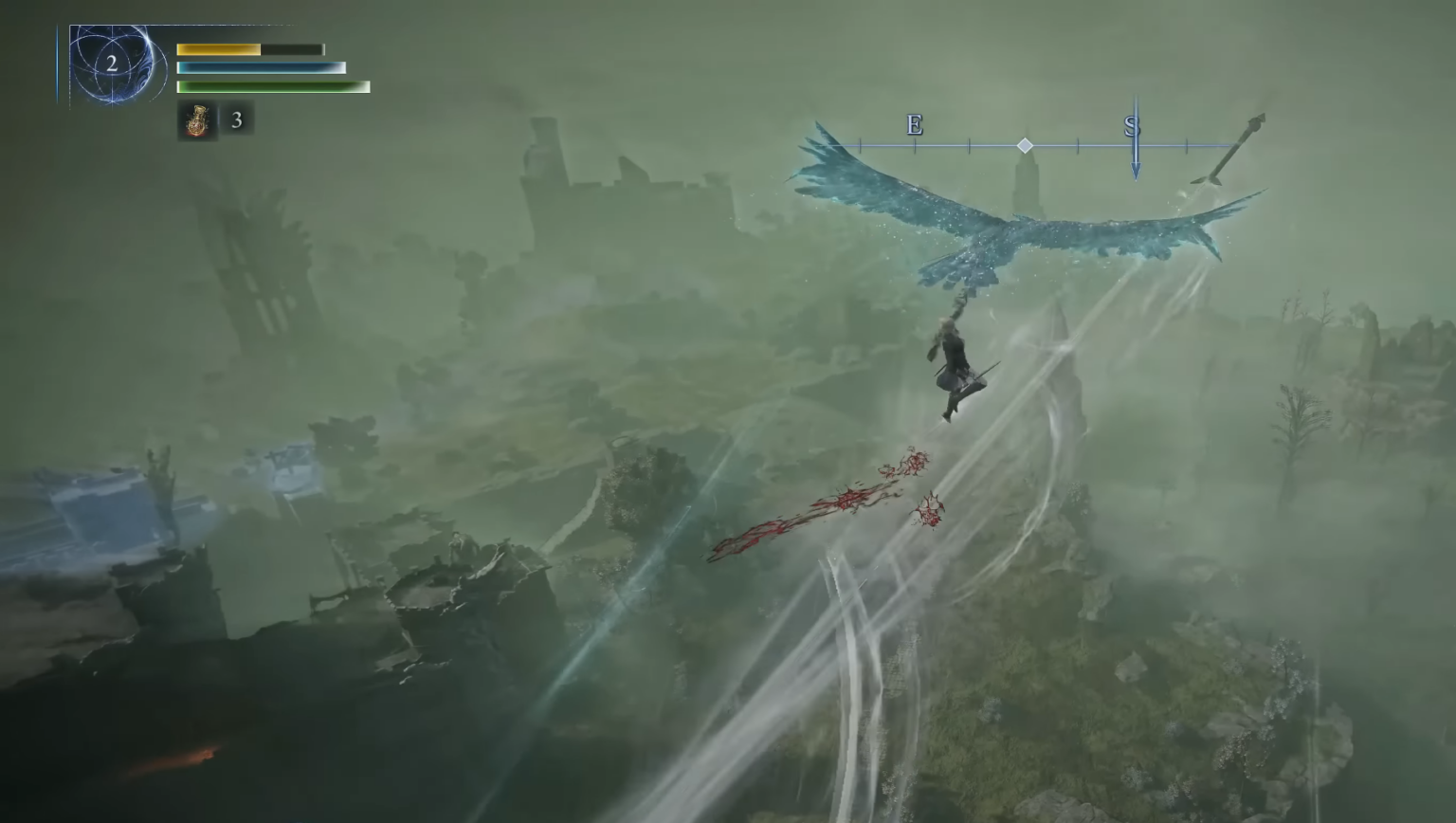Click the green stamina bar
The height and width of the screenshot is (823, 1456).
[272, 86]
